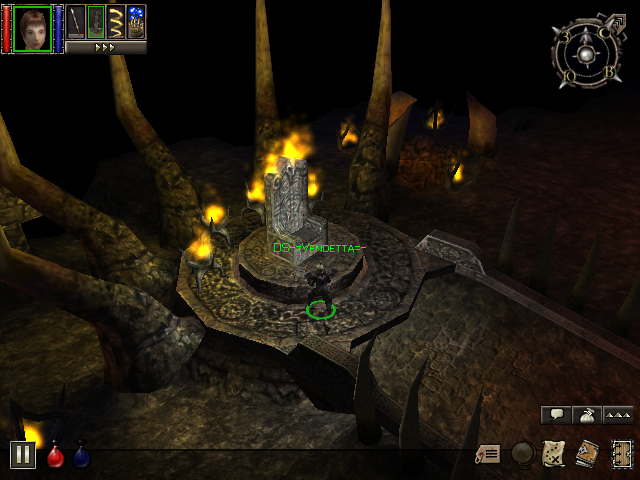This screenshot has height=480, width=640.
Task: Open the journal book
Action: (x=587, y=454)
